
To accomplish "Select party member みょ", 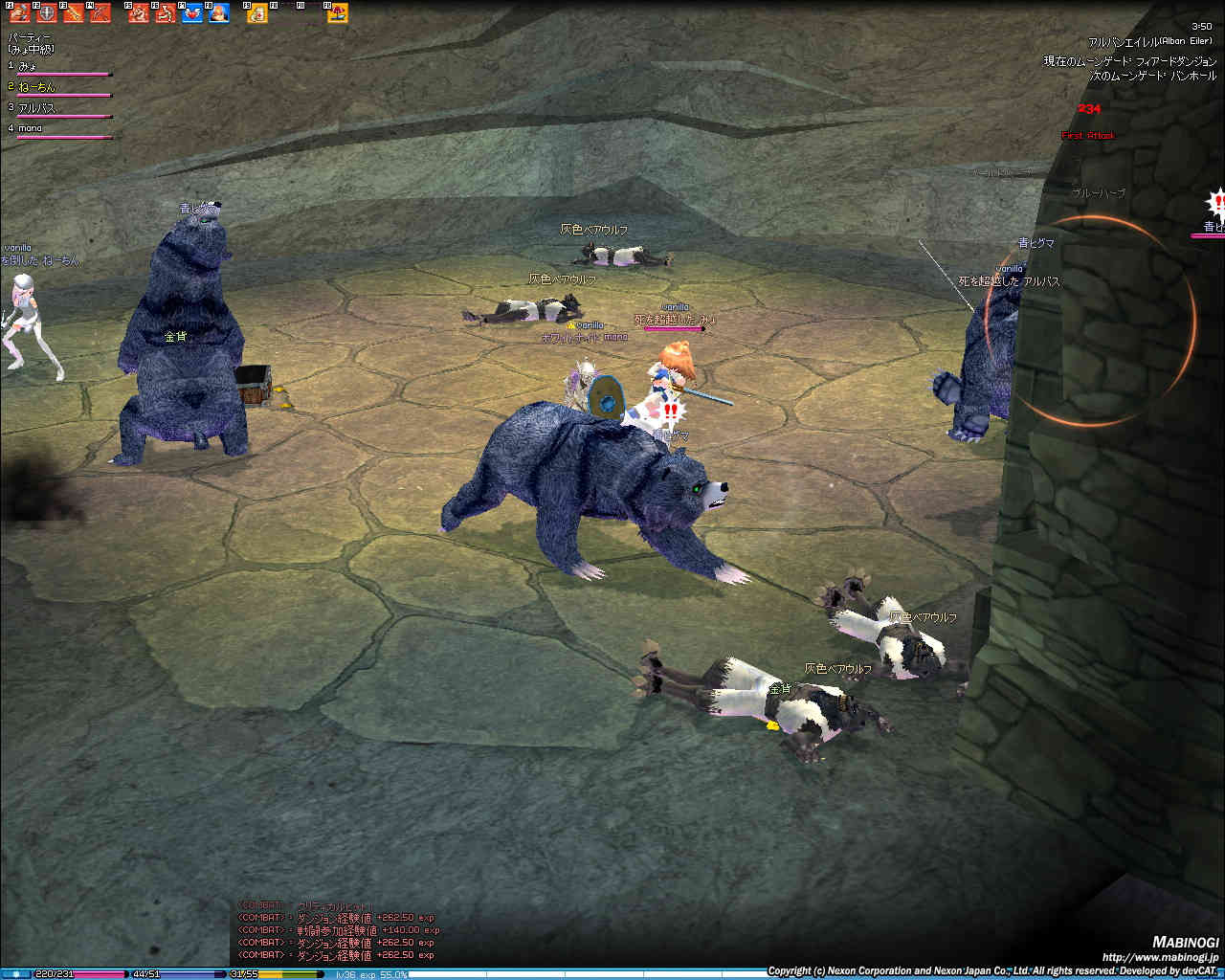I will coord(29,66).
